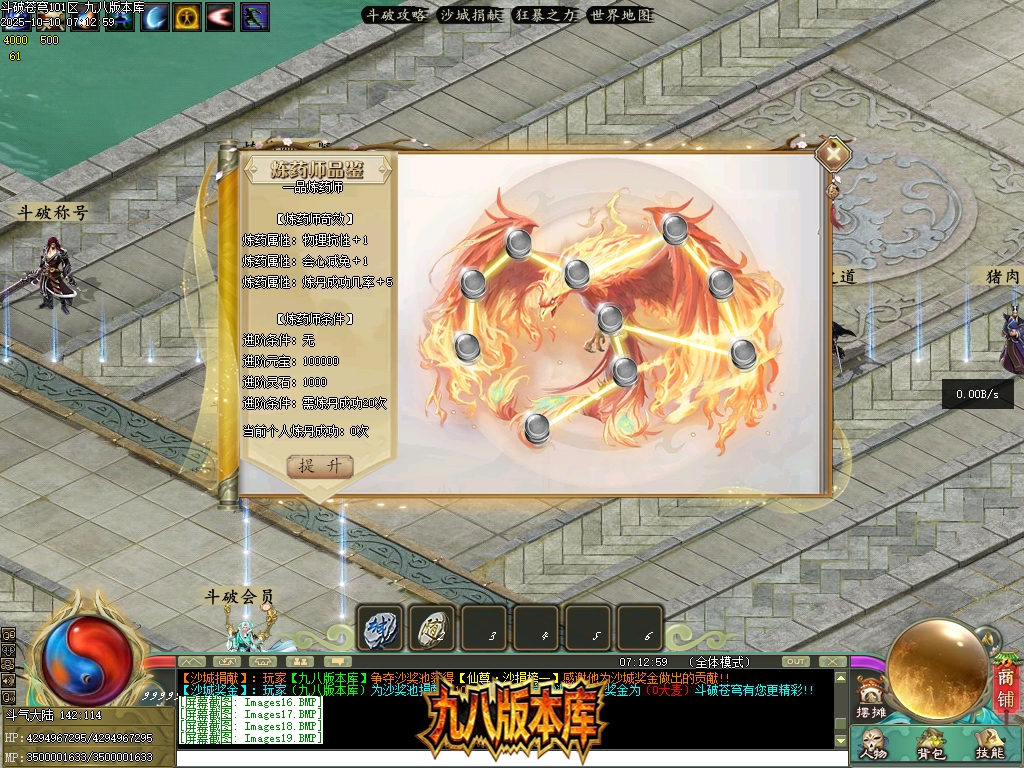
Task: Open the 摆摊 stall button
Action: [872, 699]
